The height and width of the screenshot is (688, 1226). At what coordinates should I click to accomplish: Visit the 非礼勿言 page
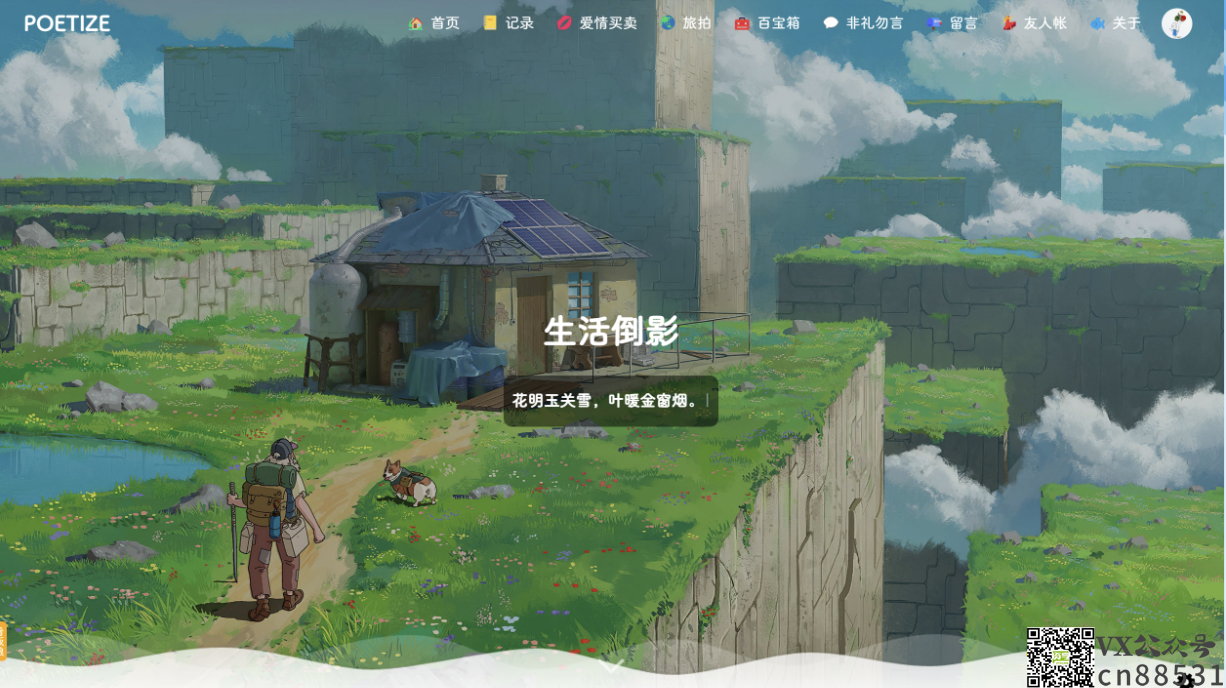tap(863, 23)
